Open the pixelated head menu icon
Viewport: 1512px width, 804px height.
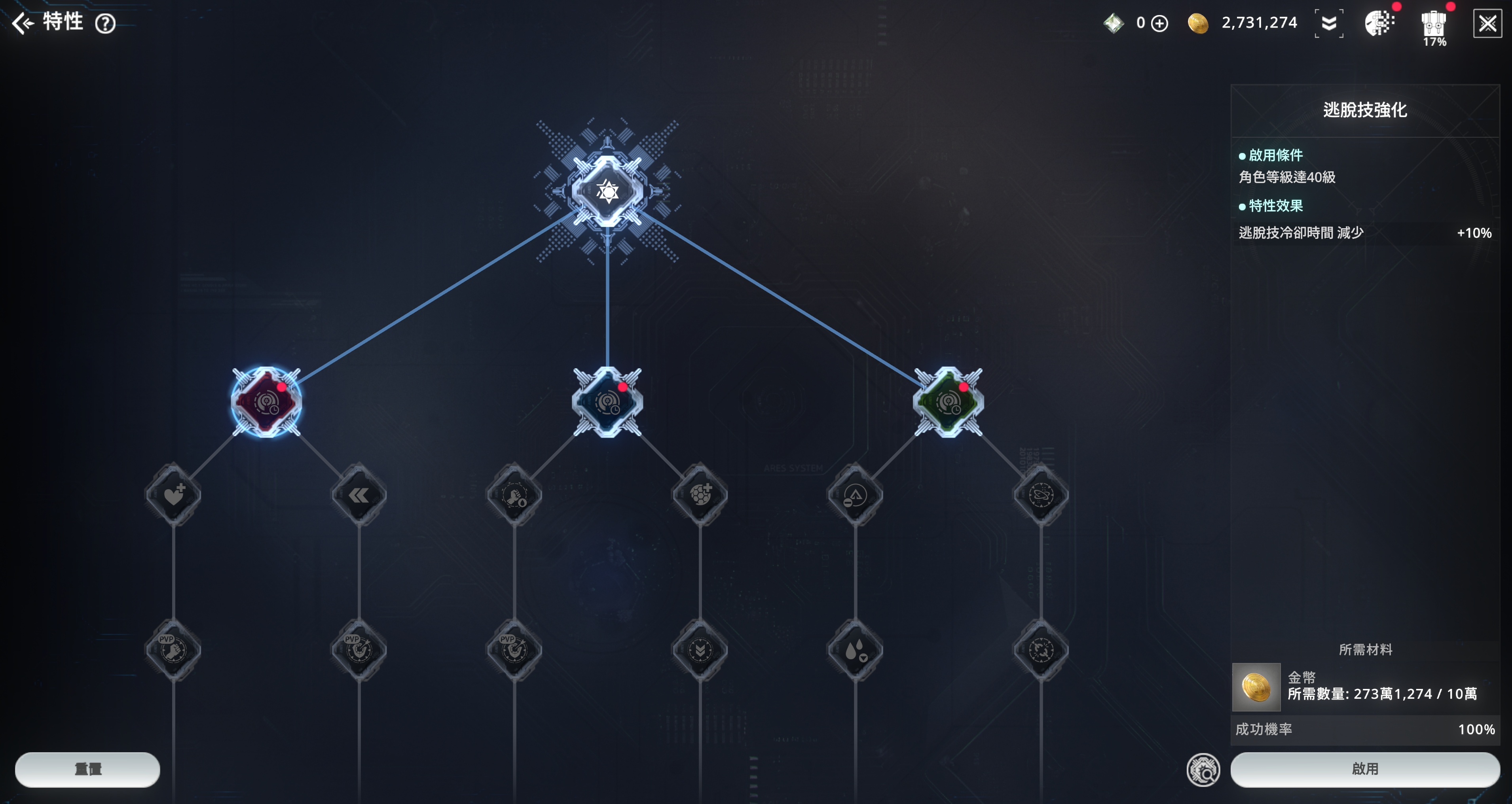pos(1379,24)
